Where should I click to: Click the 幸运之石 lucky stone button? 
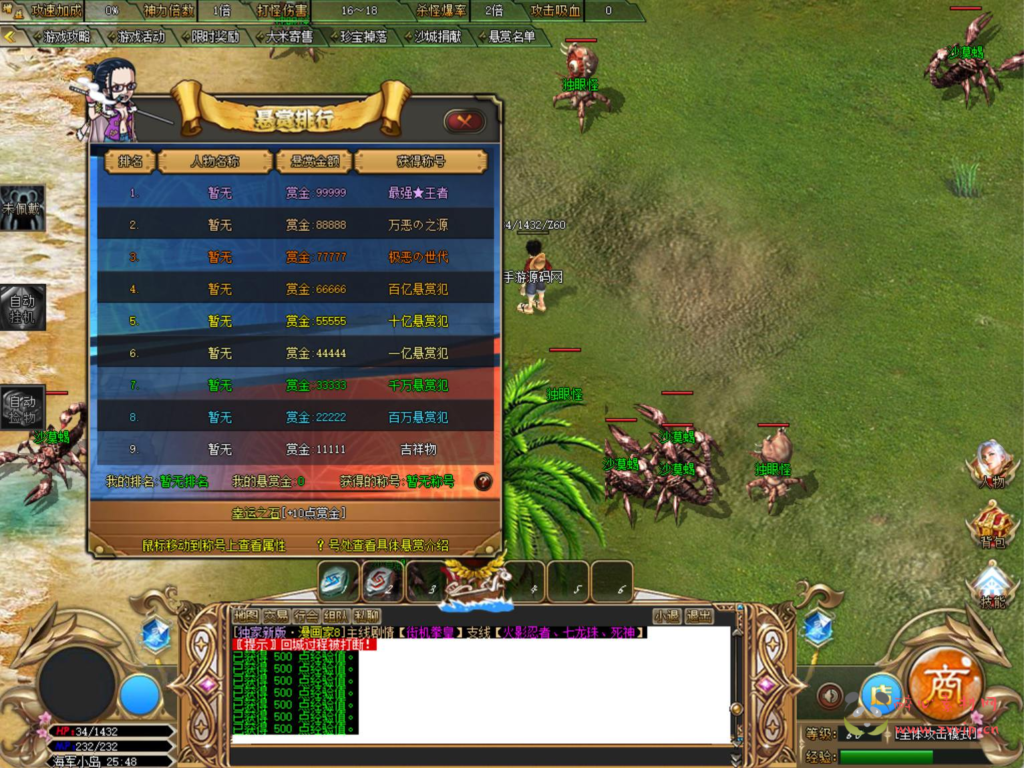click(x=290, y=513)
